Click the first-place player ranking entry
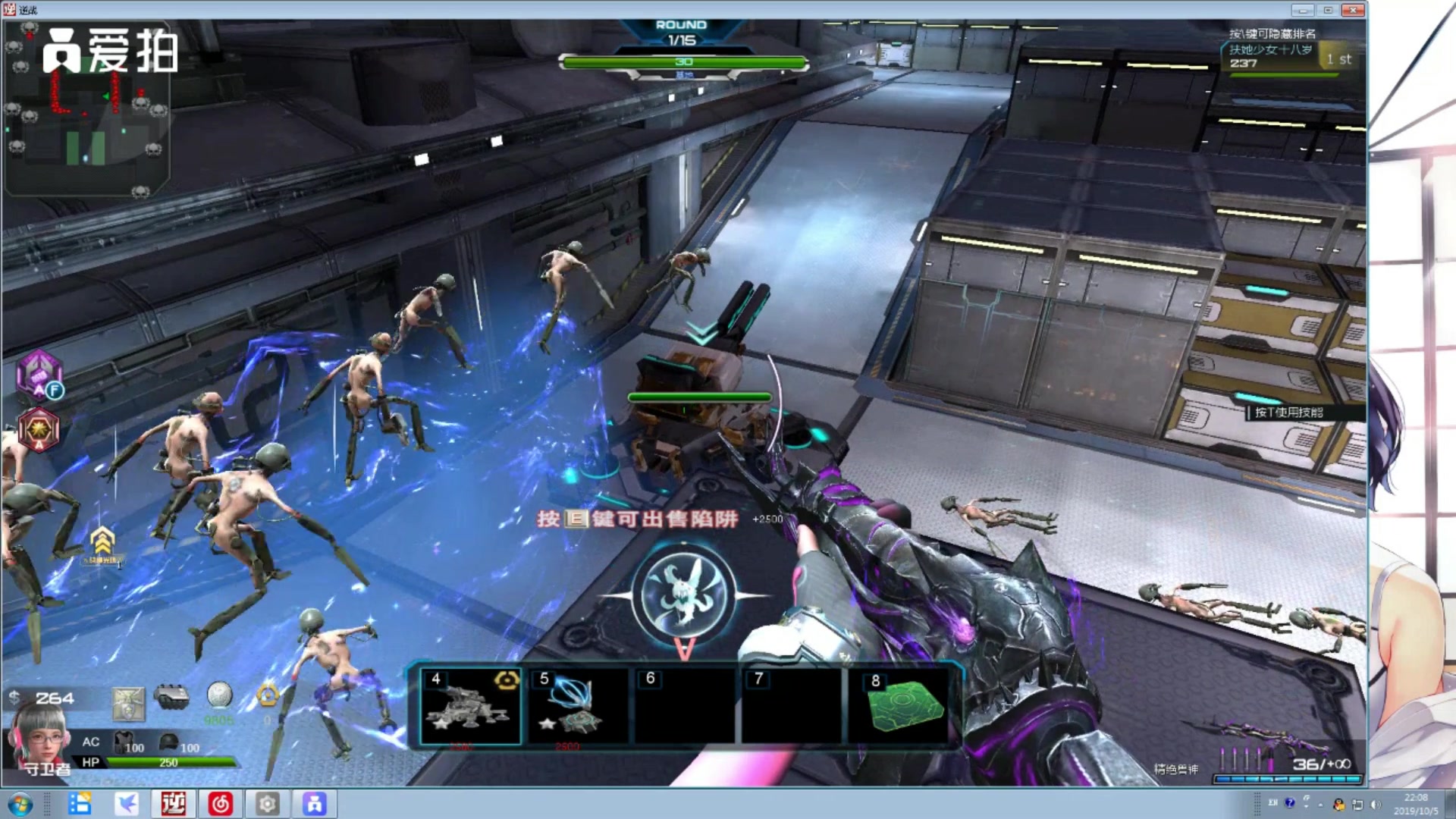The image size is (1456, 819). pyautogui.click(x=1289, y=57)
